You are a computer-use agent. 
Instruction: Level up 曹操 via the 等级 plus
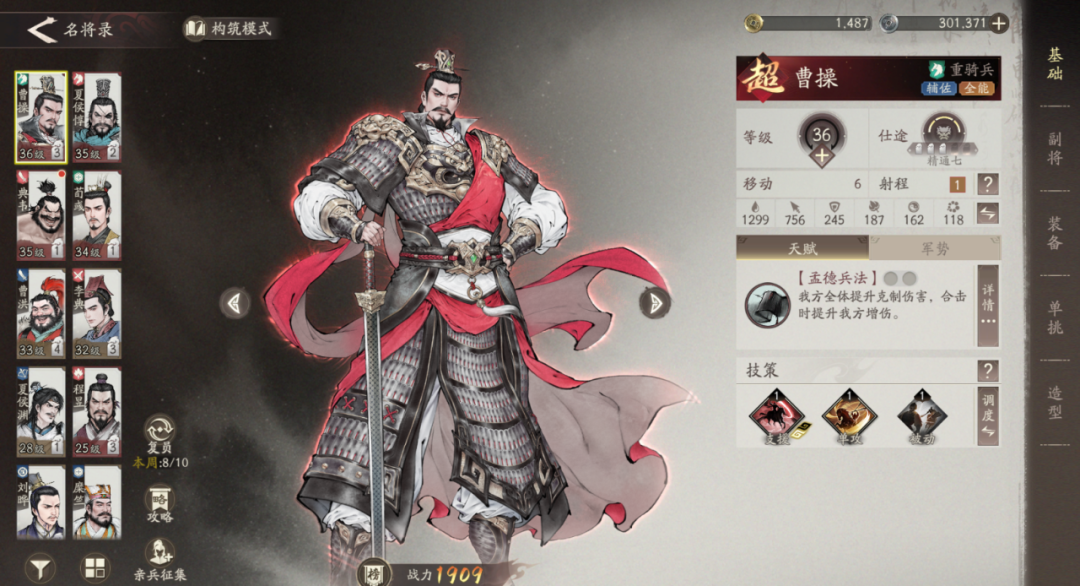[x=821, y=156]
